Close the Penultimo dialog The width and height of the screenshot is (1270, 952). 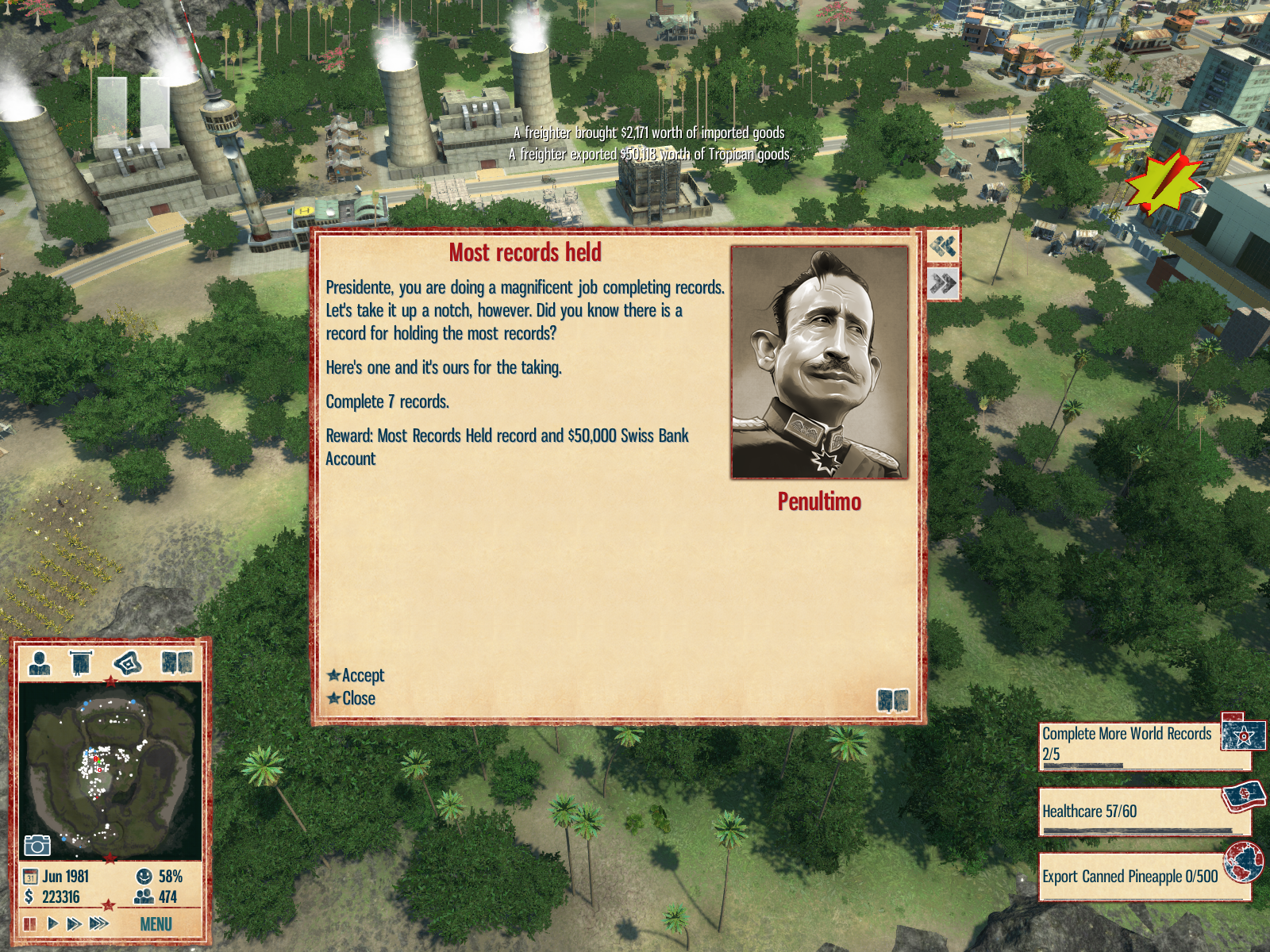tap(358, 698)
